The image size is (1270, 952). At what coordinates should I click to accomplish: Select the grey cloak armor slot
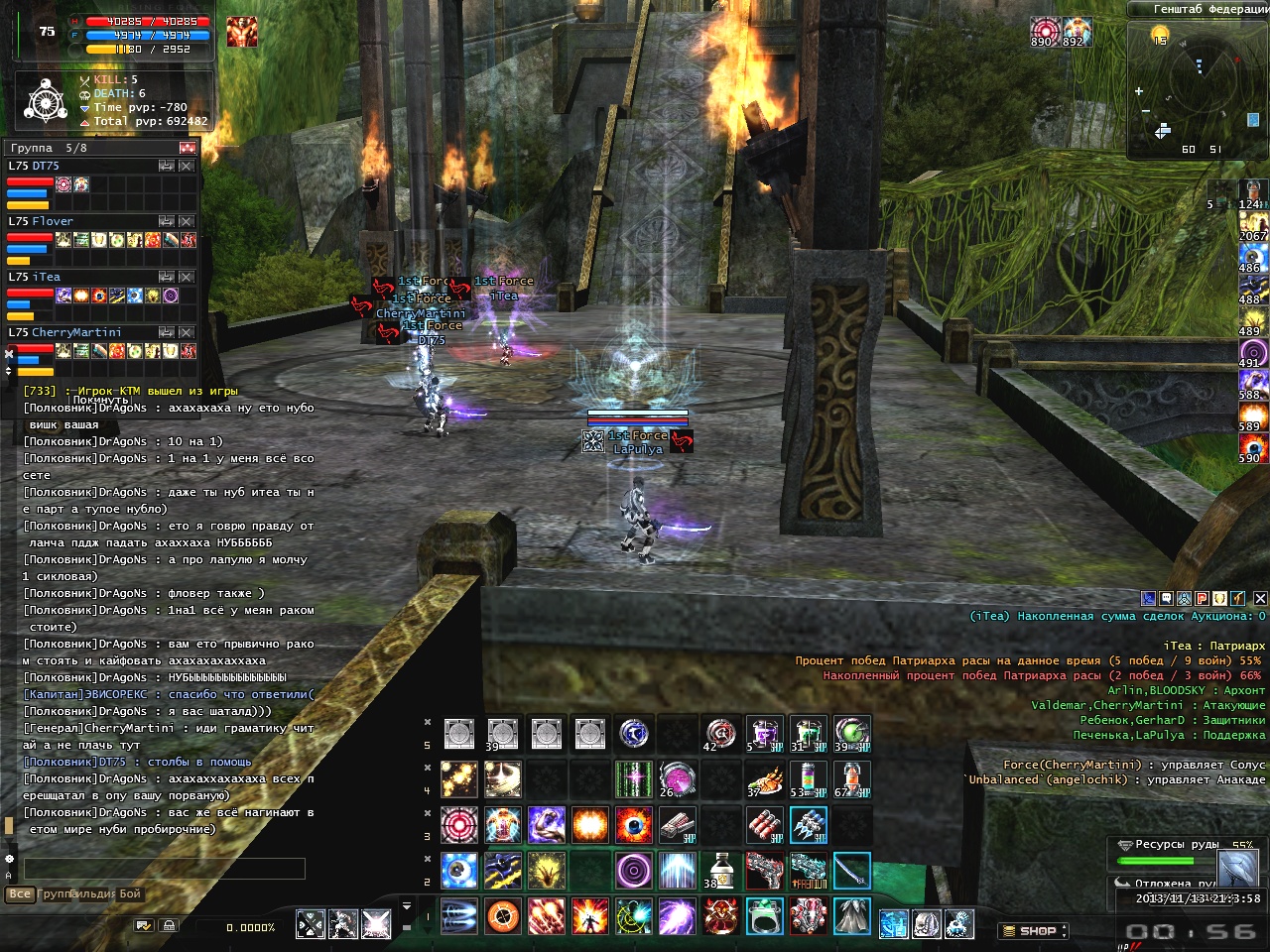(851, 916)
